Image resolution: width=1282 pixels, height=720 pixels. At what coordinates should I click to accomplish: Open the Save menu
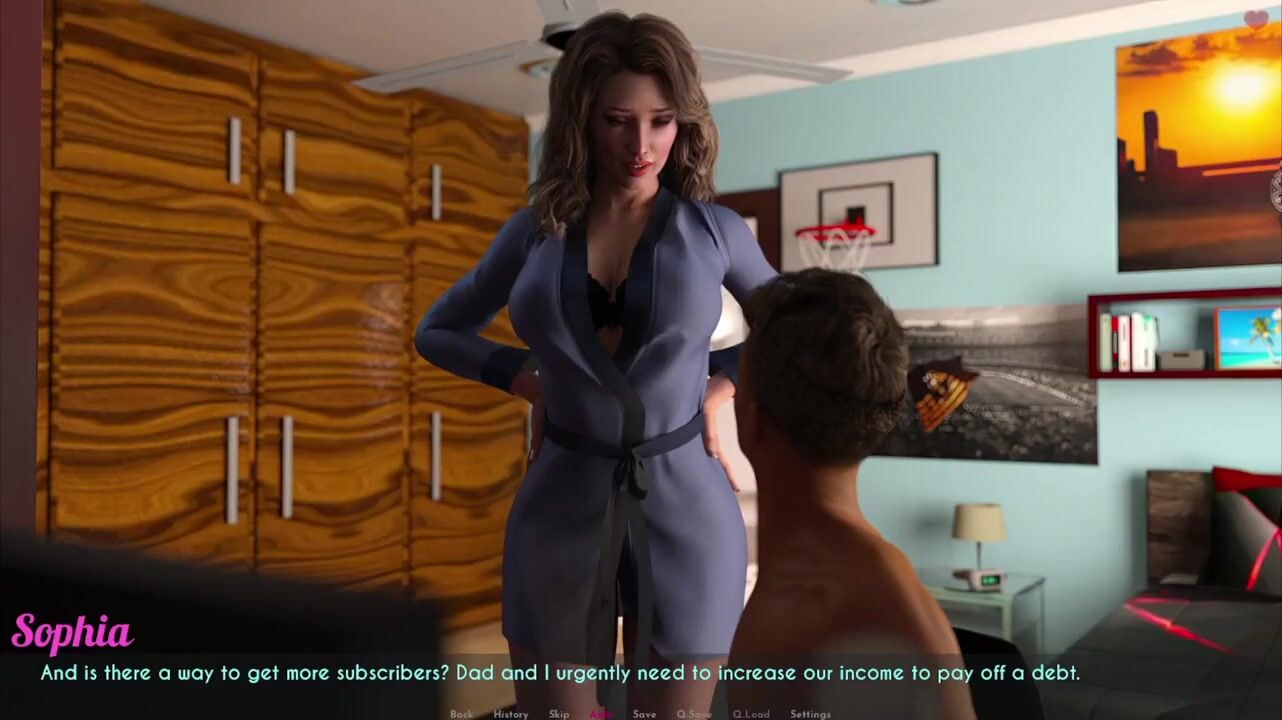(644, 714)
